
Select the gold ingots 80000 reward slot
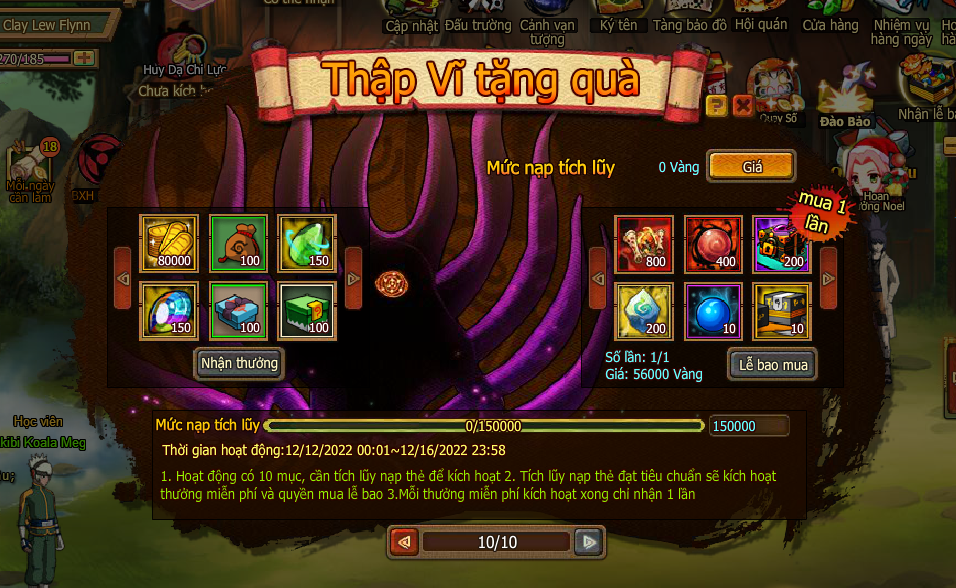pos(169,243)
